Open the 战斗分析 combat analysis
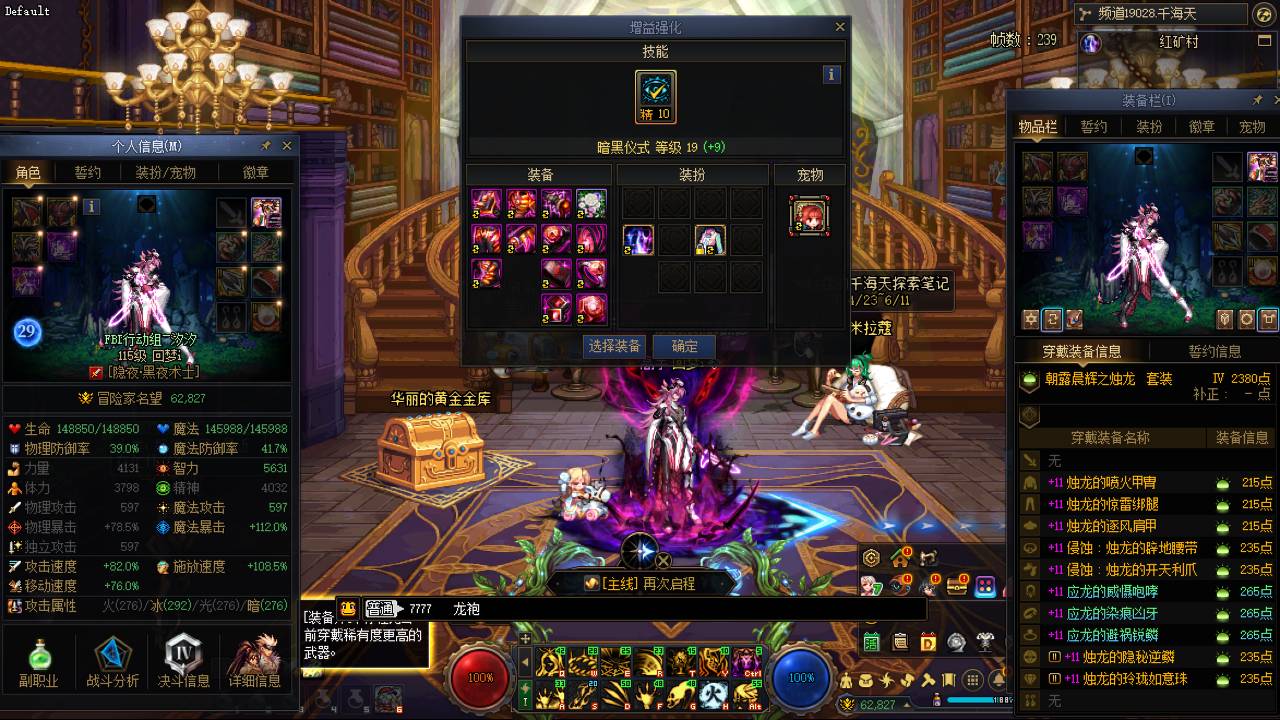 tap(112, 662)
